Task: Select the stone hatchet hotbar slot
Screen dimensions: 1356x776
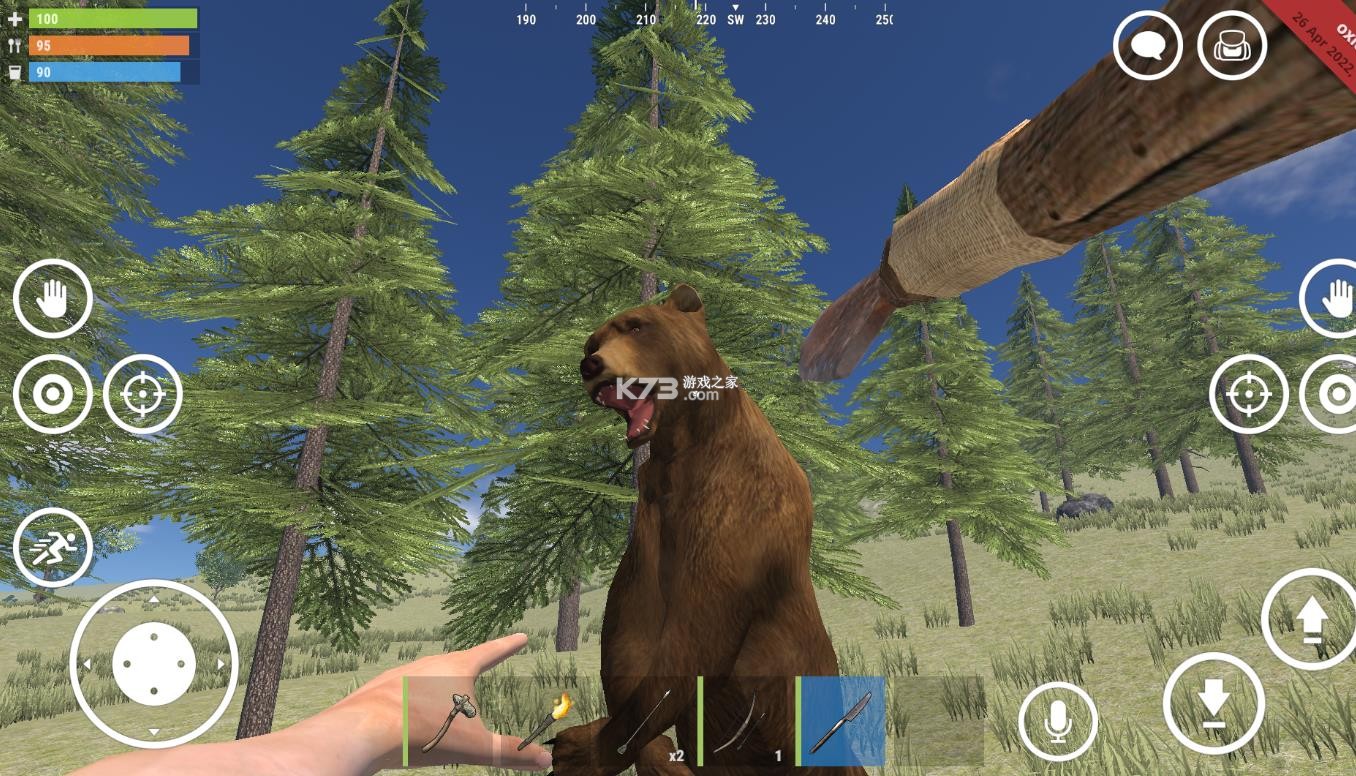Action: click(449, 721)
